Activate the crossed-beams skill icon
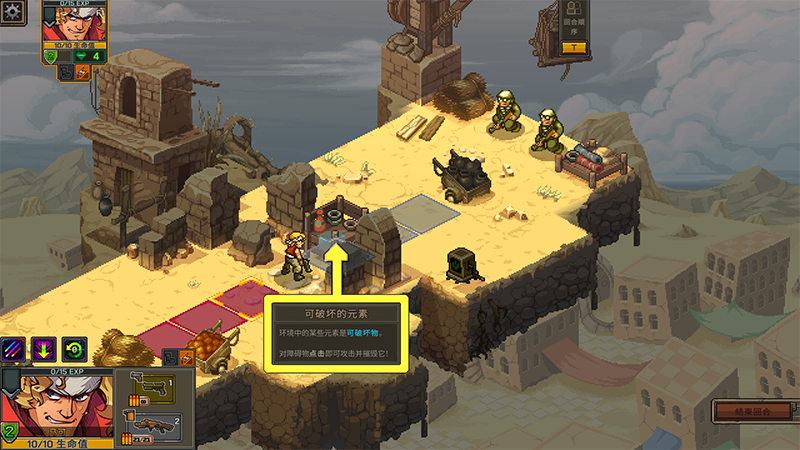Image resolution: width=800 pixels, height=450 pixels. click(15, 349)
